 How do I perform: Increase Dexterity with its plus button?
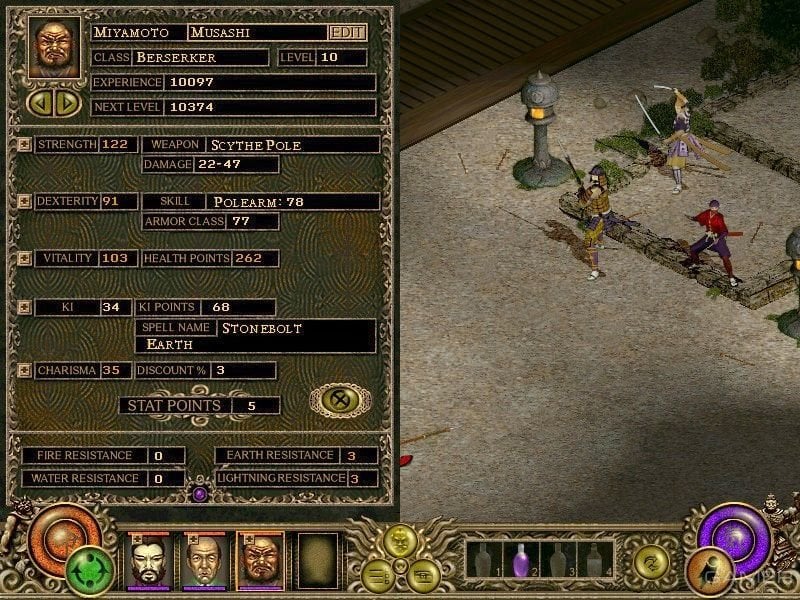[x=25, y=201]
